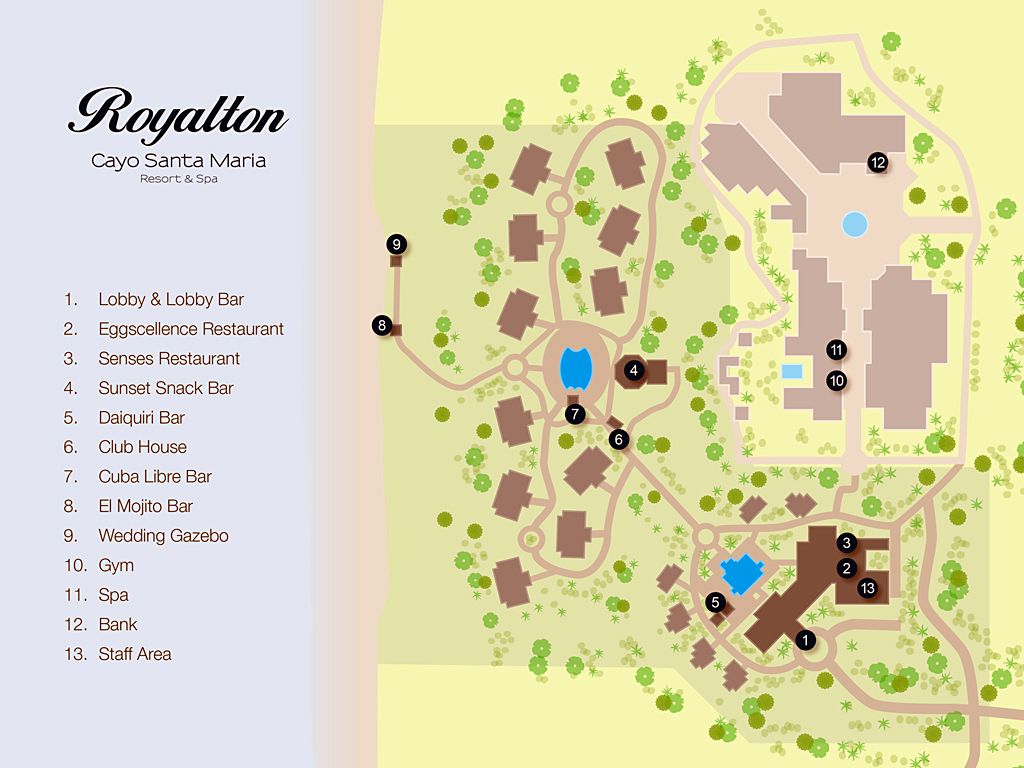Select the Lobby & Lobby Bar legend entry
This screenshot has height=768, width=1024.
(x=171, y=299)
